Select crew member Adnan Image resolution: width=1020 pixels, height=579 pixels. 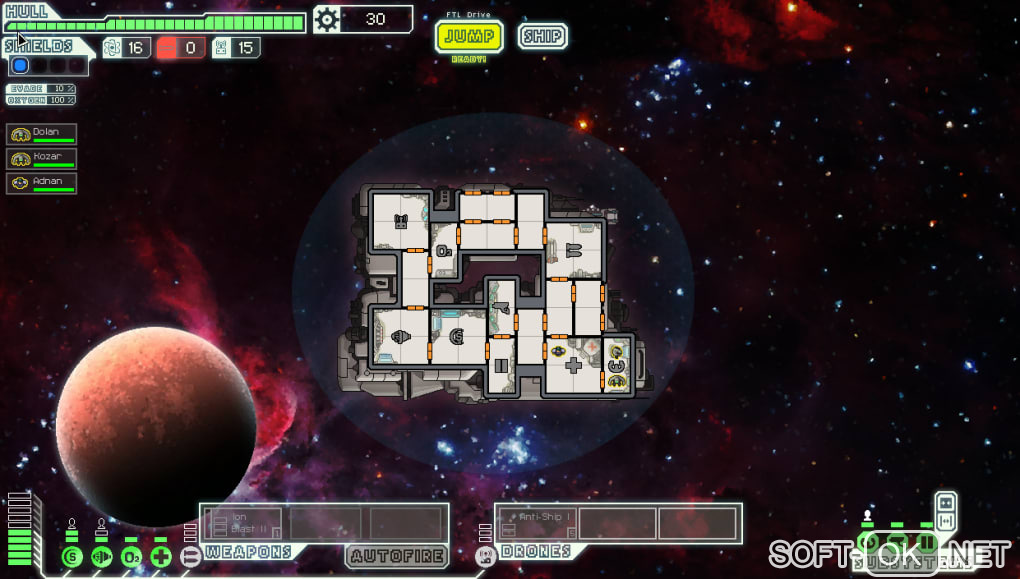(42, 183)
